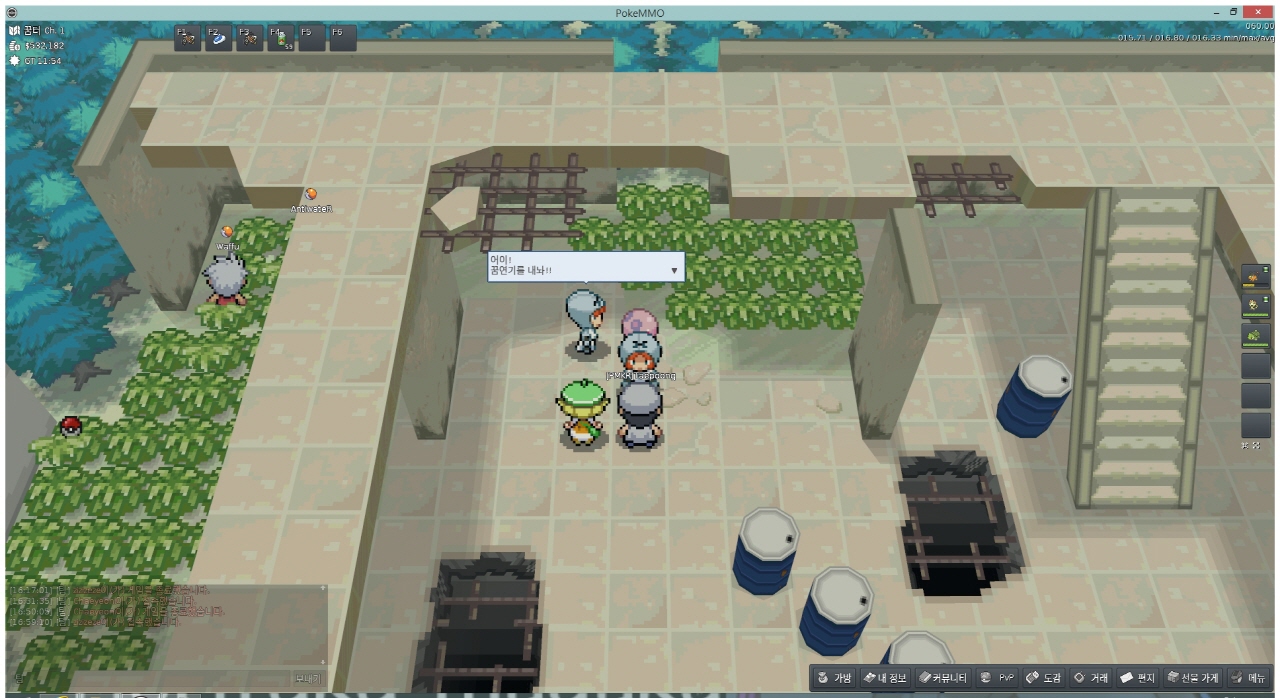Open the 도감 (Pokédex)
1280x698 pixels.
1044,678
